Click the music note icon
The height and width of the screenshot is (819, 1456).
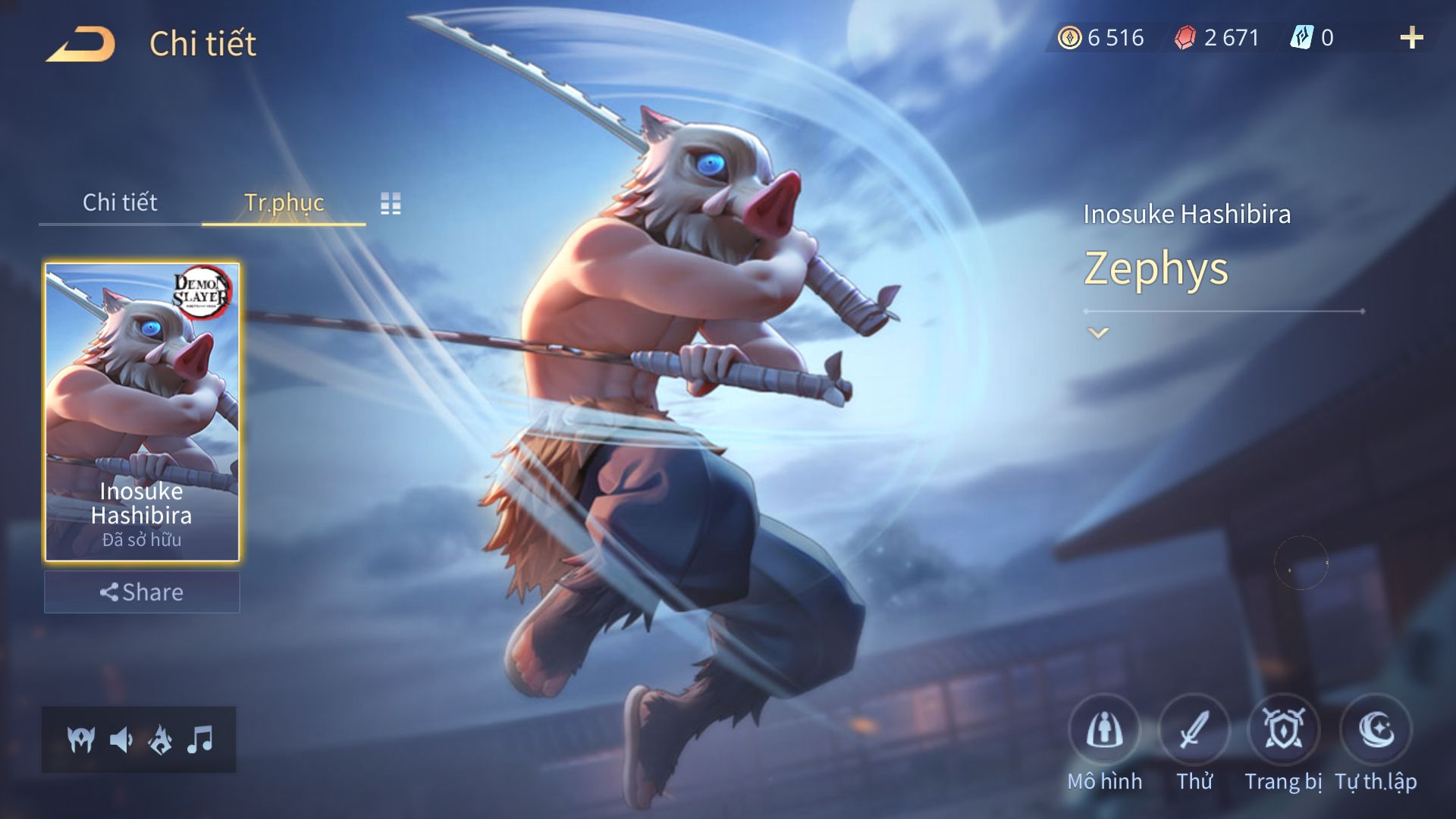200,739
